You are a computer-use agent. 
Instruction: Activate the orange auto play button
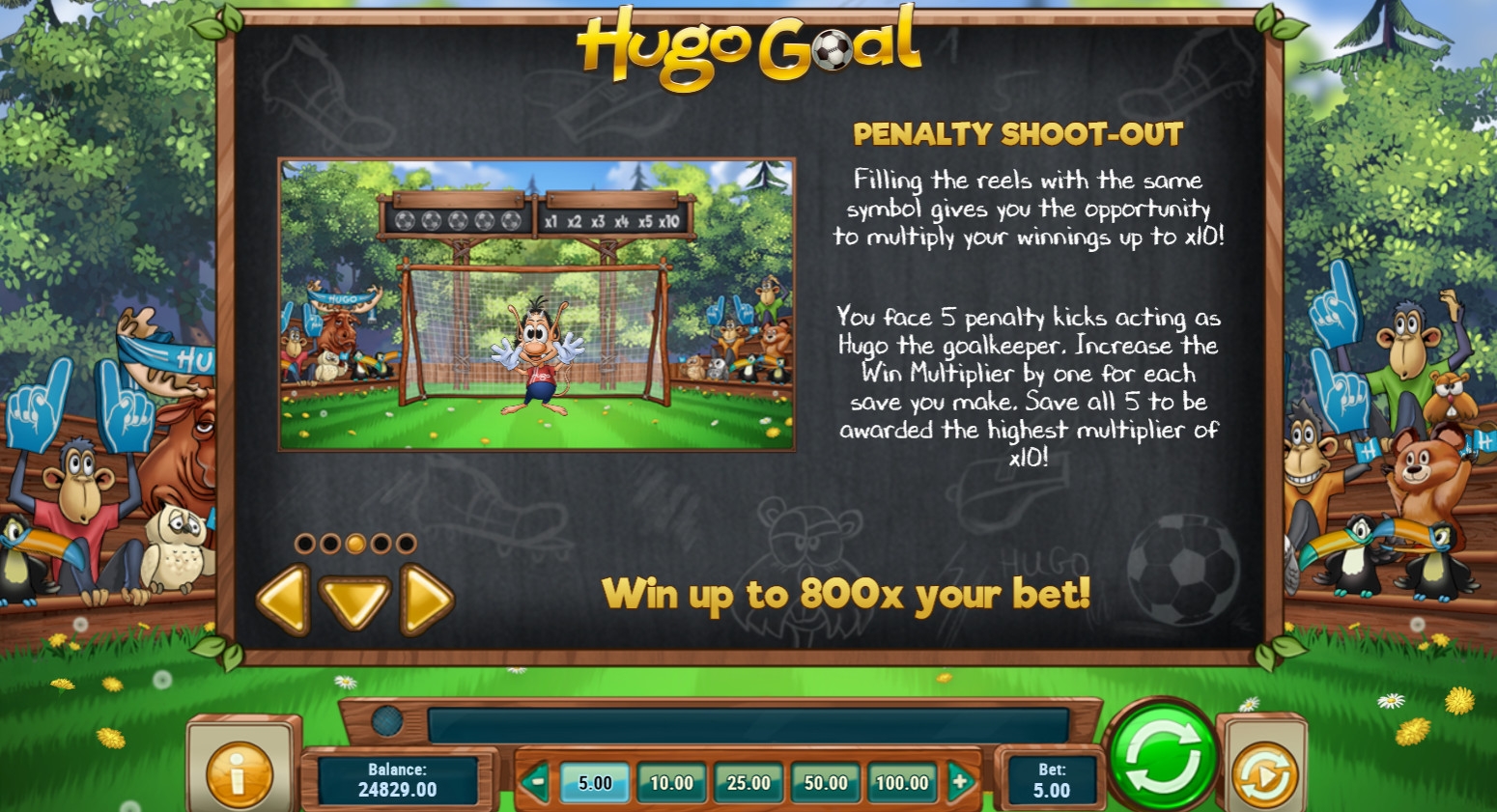(x=1263, y=773)
